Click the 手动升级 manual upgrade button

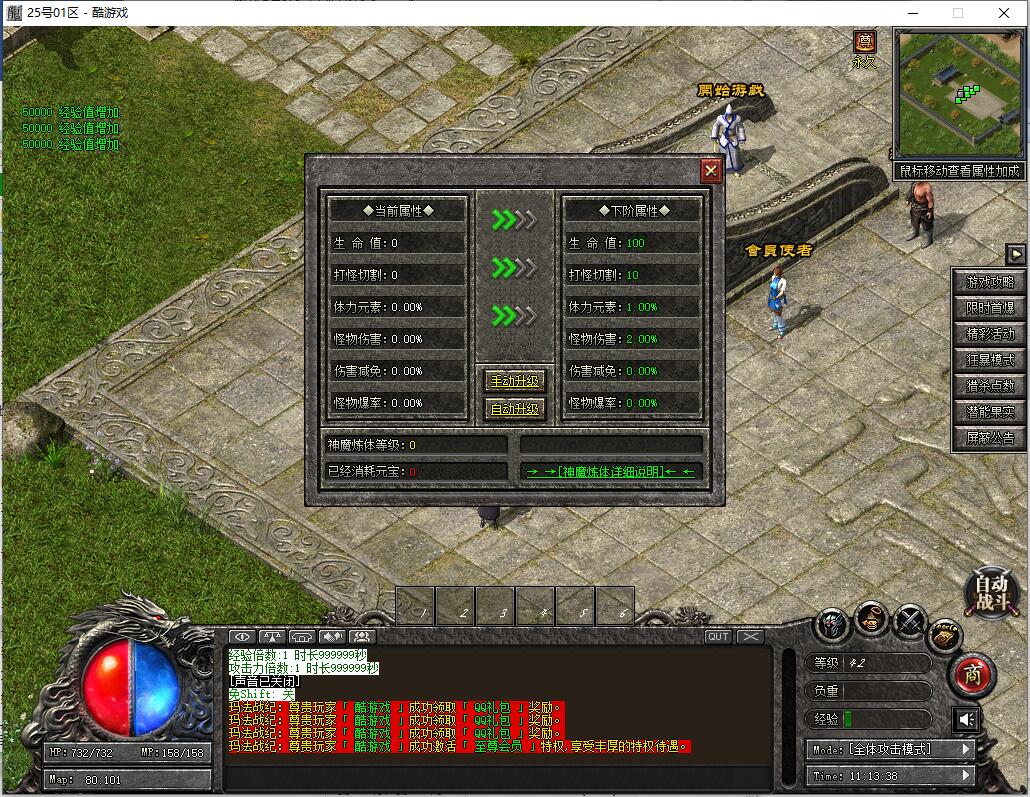pyautogui.click(x=515, y=381)
